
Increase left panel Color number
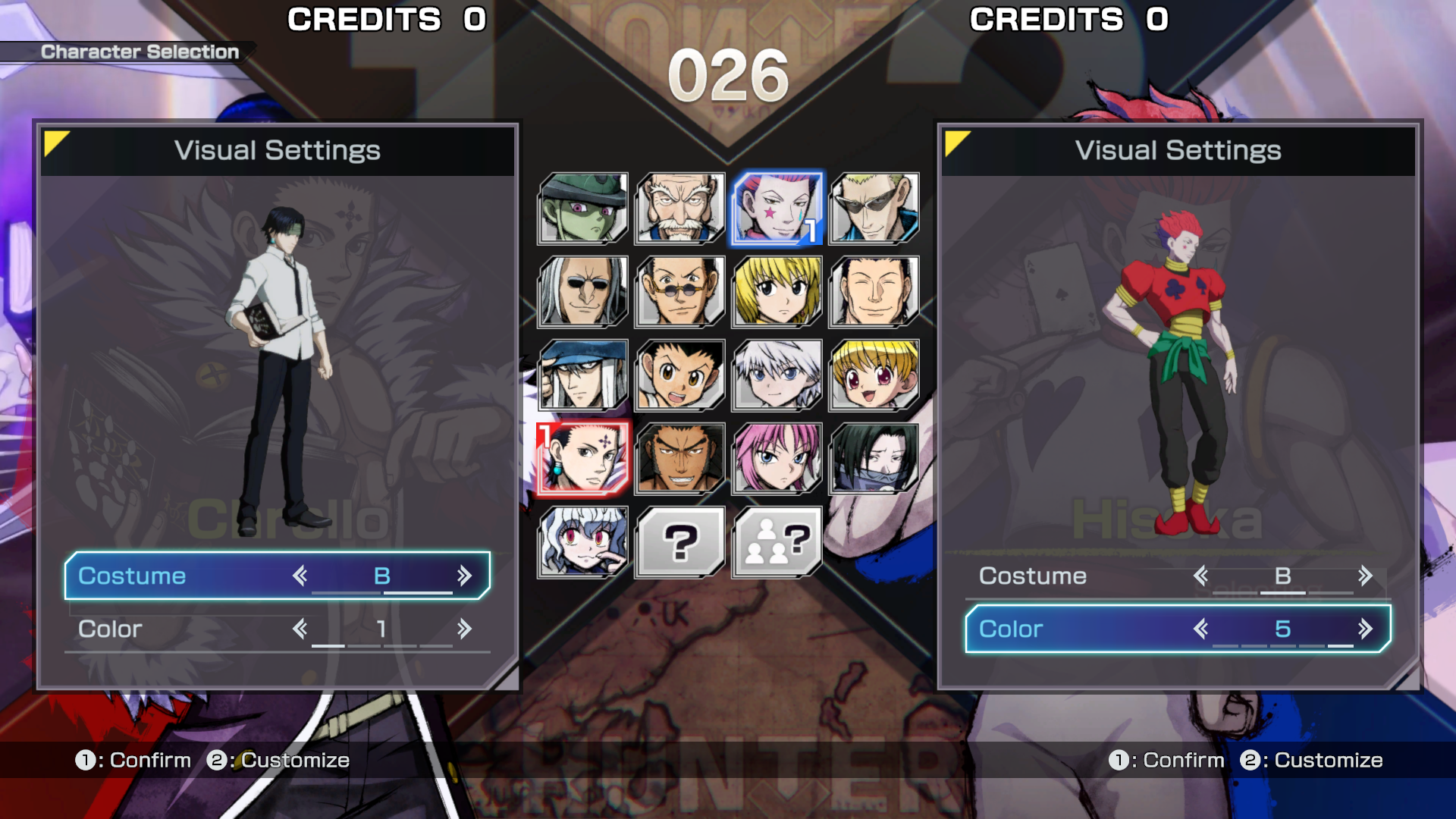coord(464,629)
